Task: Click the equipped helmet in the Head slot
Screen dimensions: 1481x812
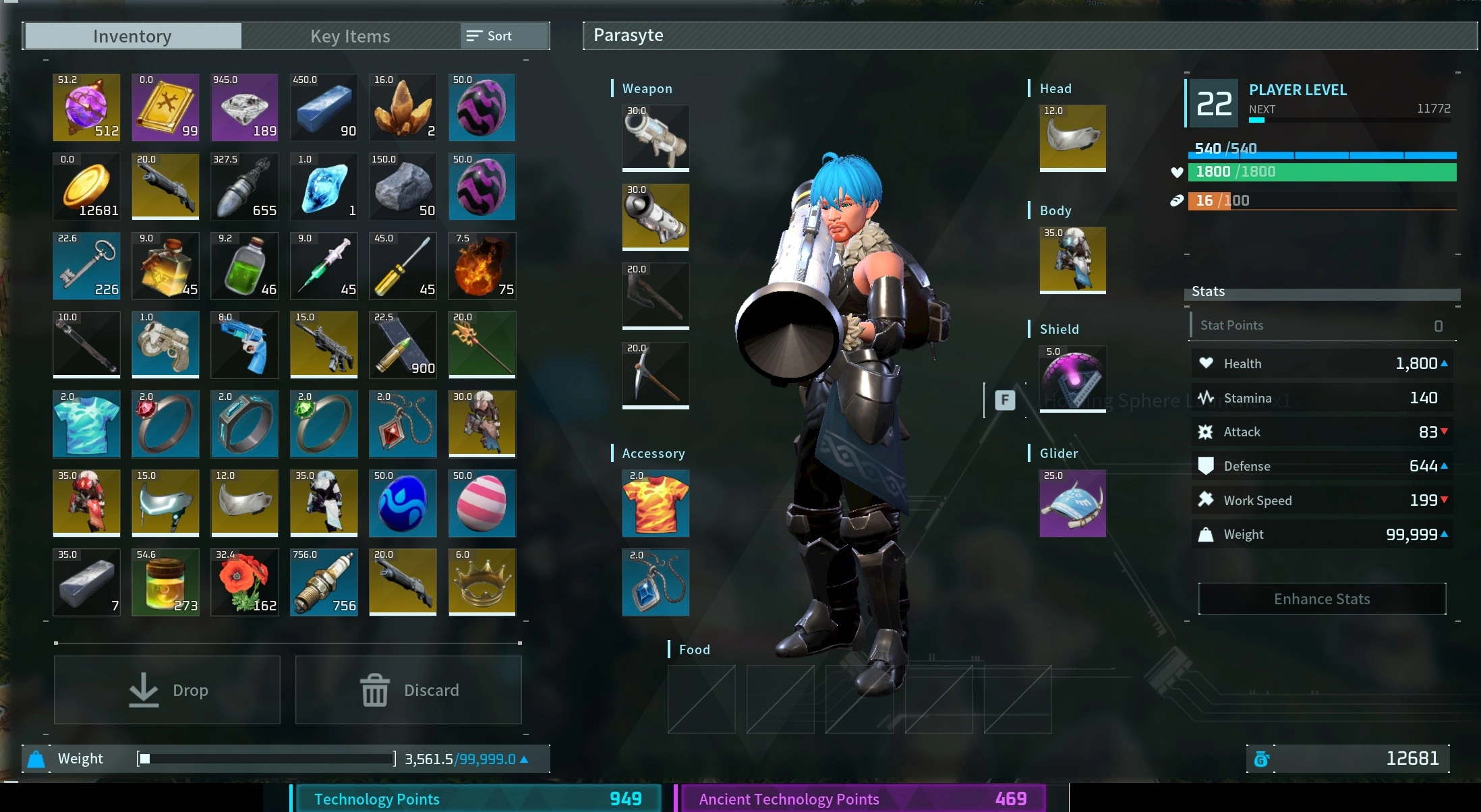Action: (x=1072, y=138)
